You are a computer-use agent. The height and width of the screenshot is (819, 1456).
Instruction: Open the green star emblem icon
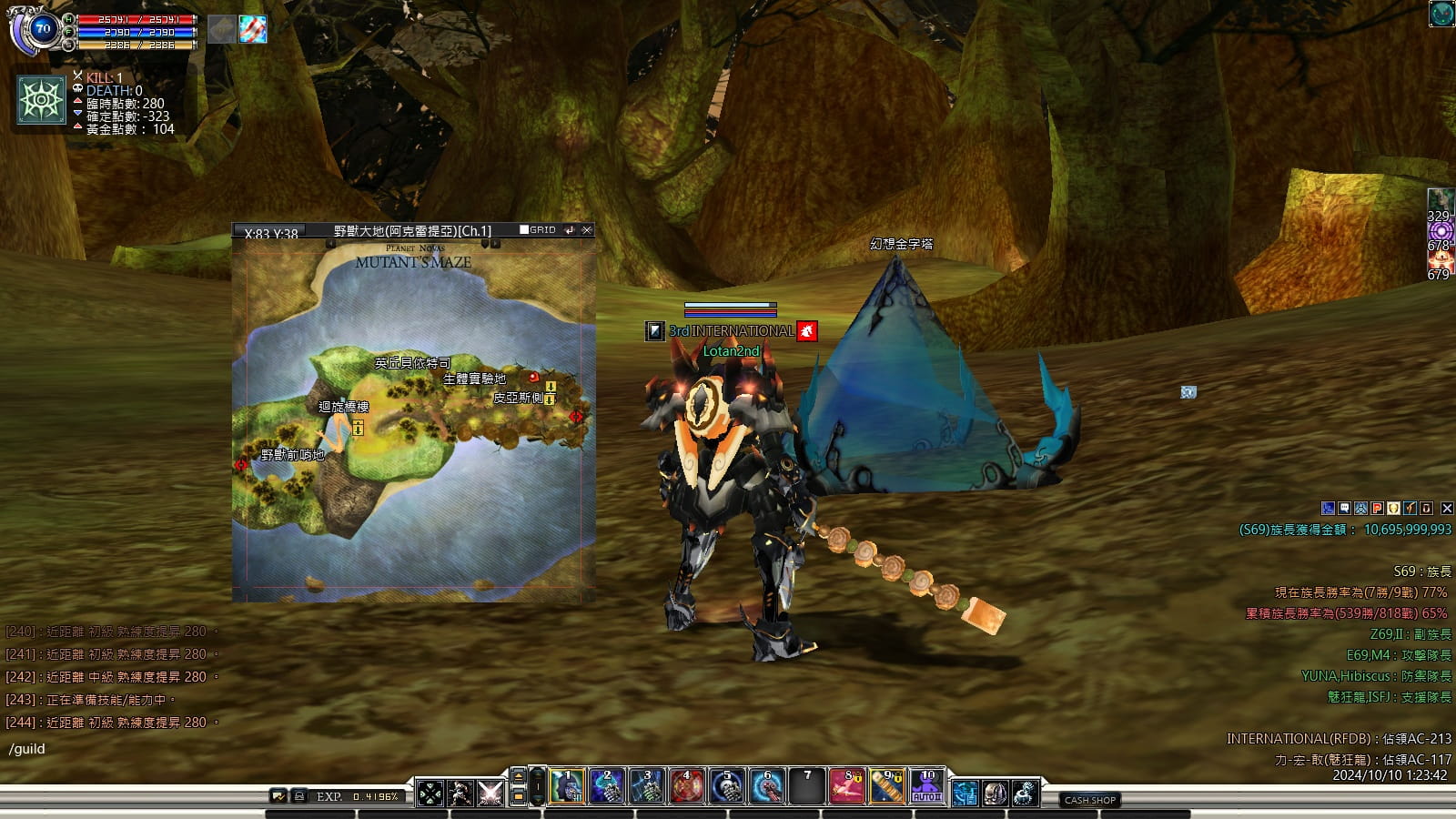pyautogui.click(x=42, y=100)
